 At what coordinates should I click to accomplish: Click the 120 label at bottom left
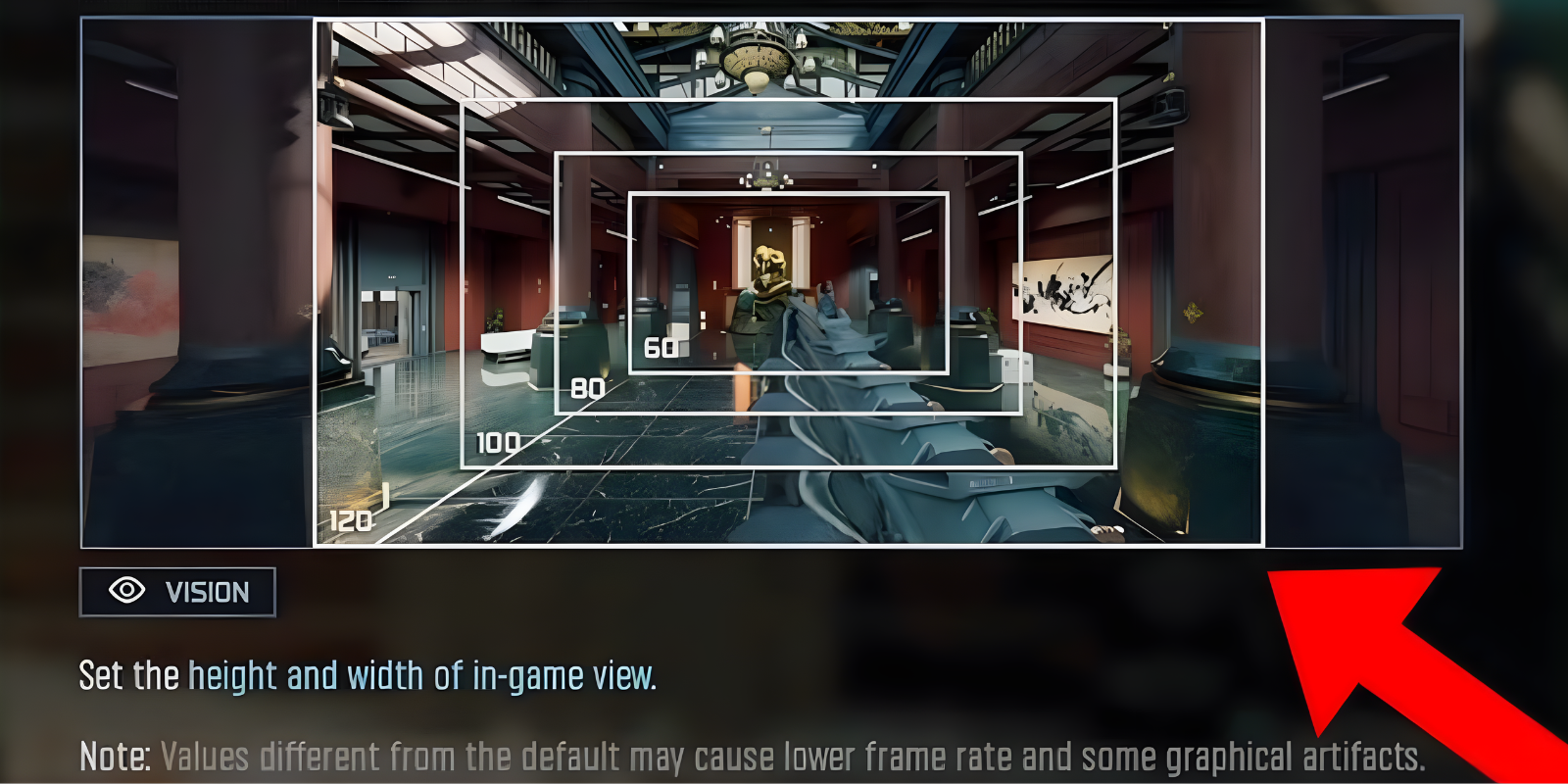350,522
